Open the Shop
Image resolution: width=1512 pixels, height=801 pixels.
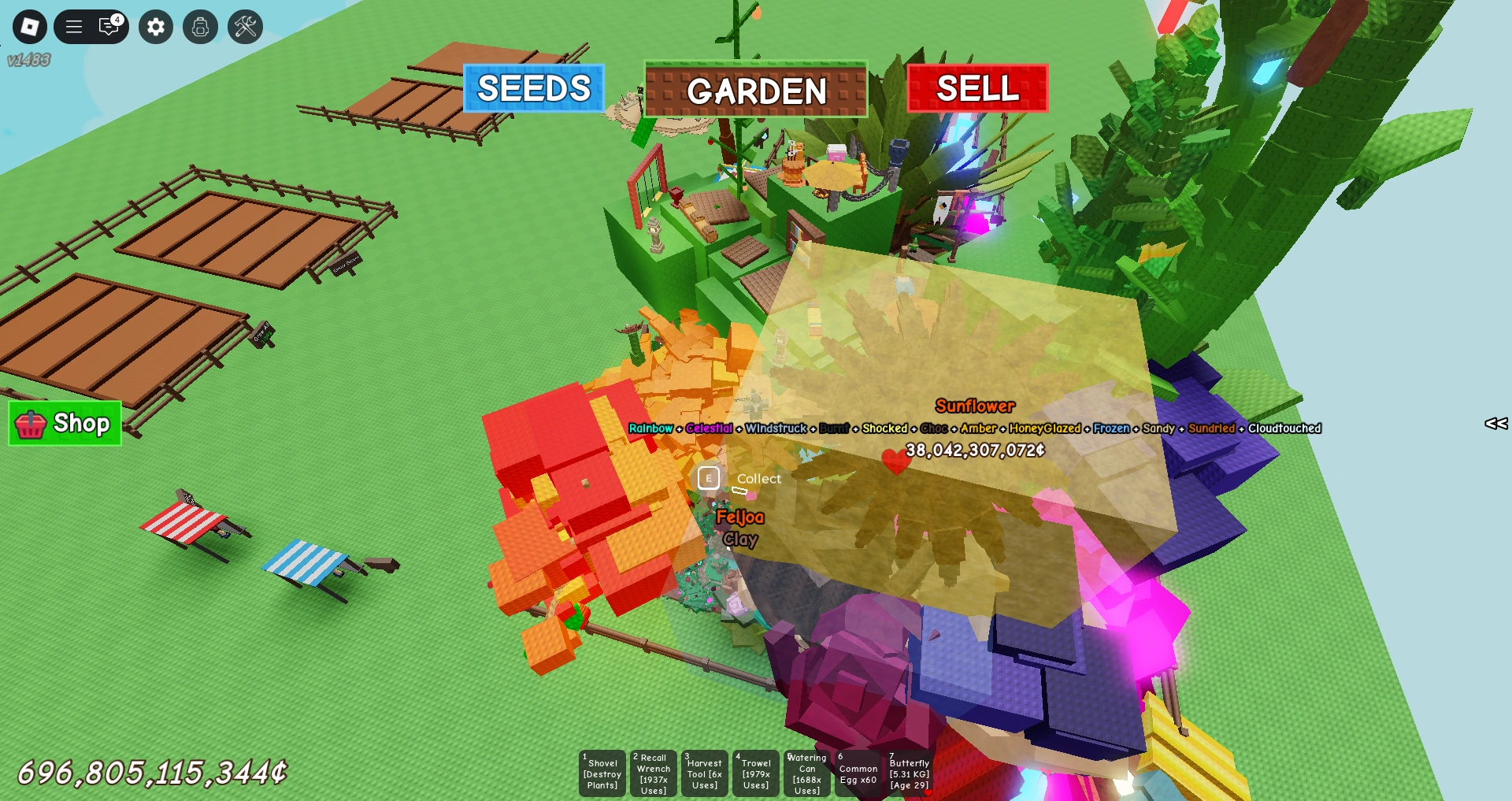(x=64, y=424)
